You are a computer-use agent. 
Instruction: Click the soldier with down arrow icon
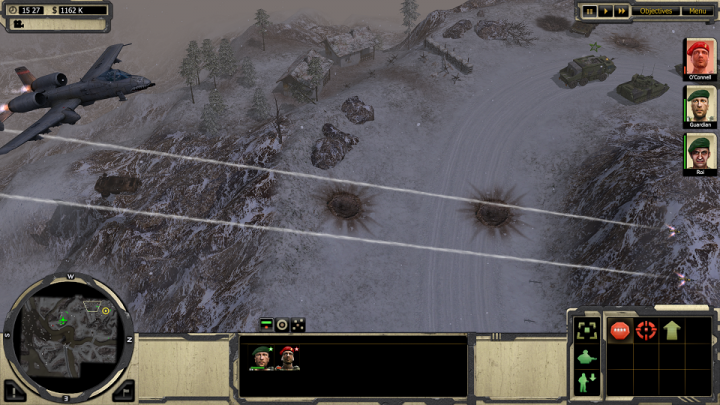[587, 382]
